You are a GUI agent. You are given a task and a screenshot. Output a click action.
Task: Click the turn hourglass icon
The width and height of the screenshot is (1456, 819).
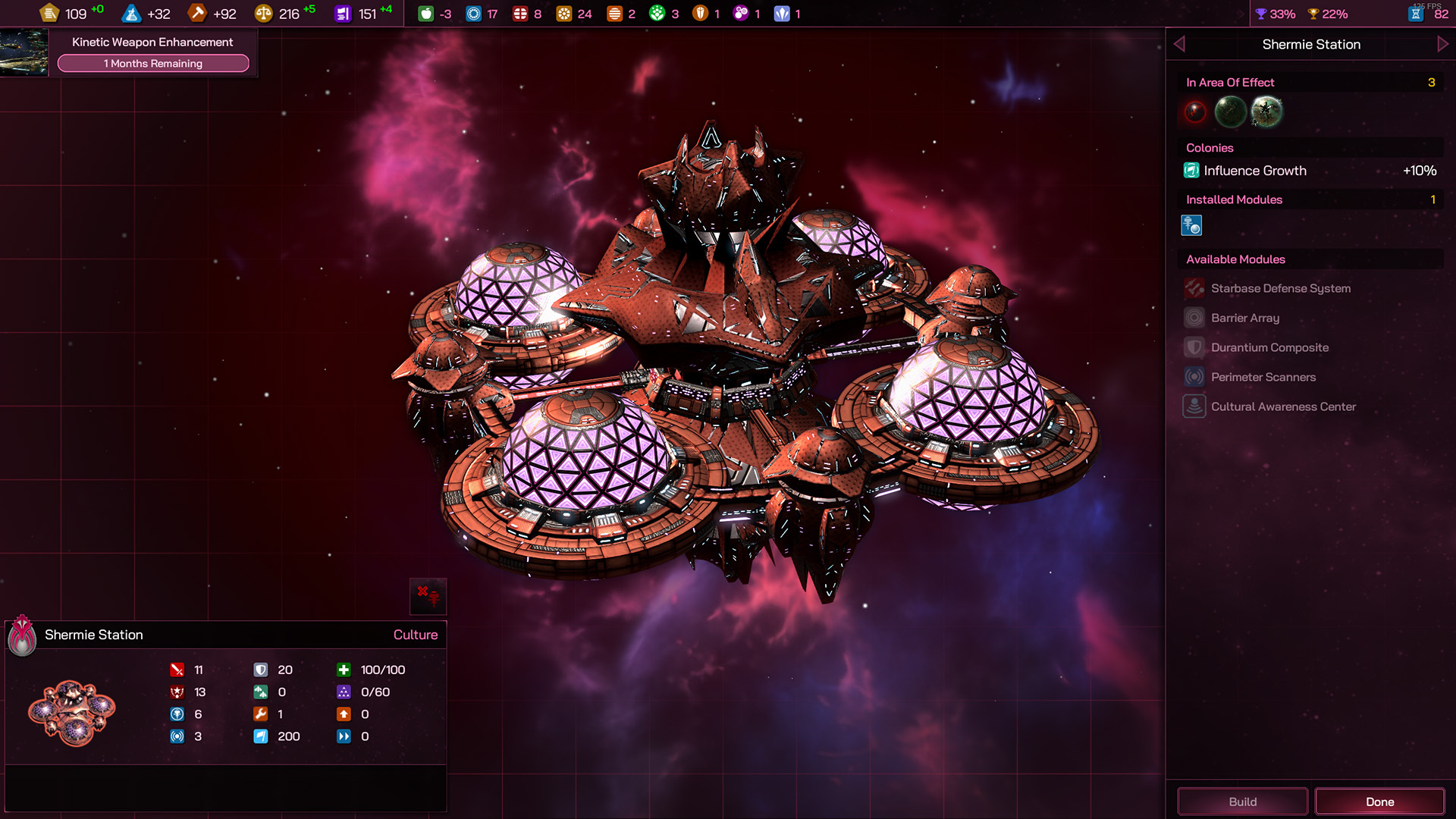pos(1415,14)
